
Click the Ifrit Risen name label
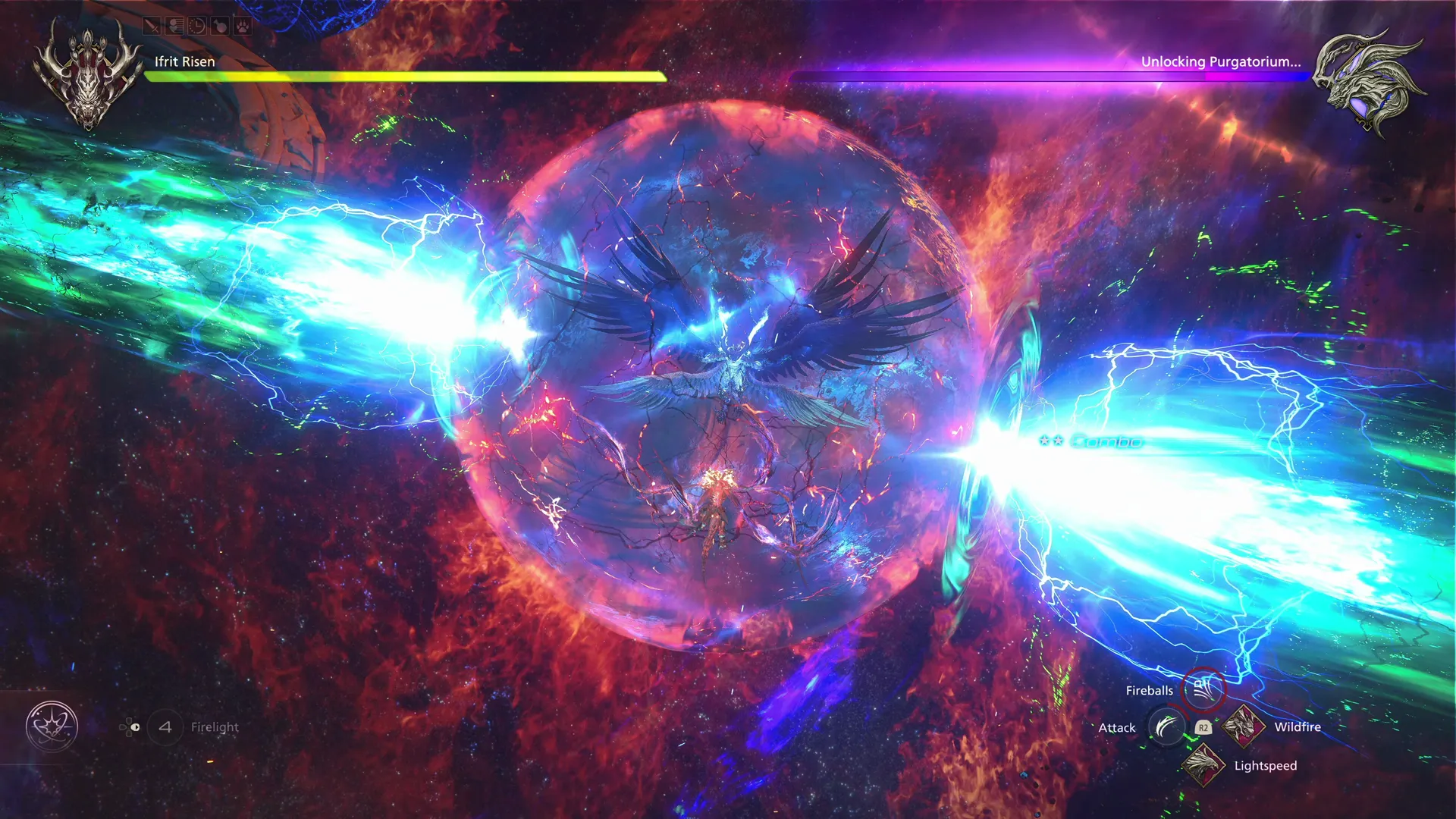coord(184,61)
